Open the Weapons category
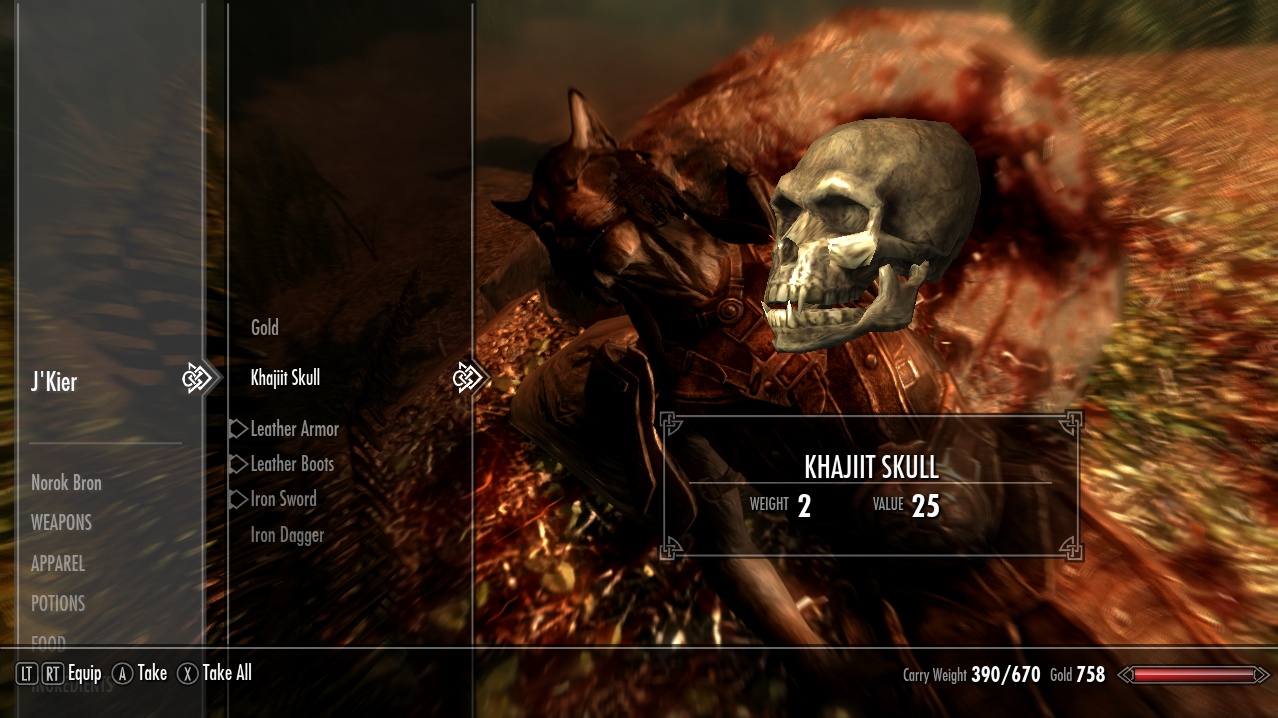The width and height of the screenshot is (1278, 718). coord(61,523)
